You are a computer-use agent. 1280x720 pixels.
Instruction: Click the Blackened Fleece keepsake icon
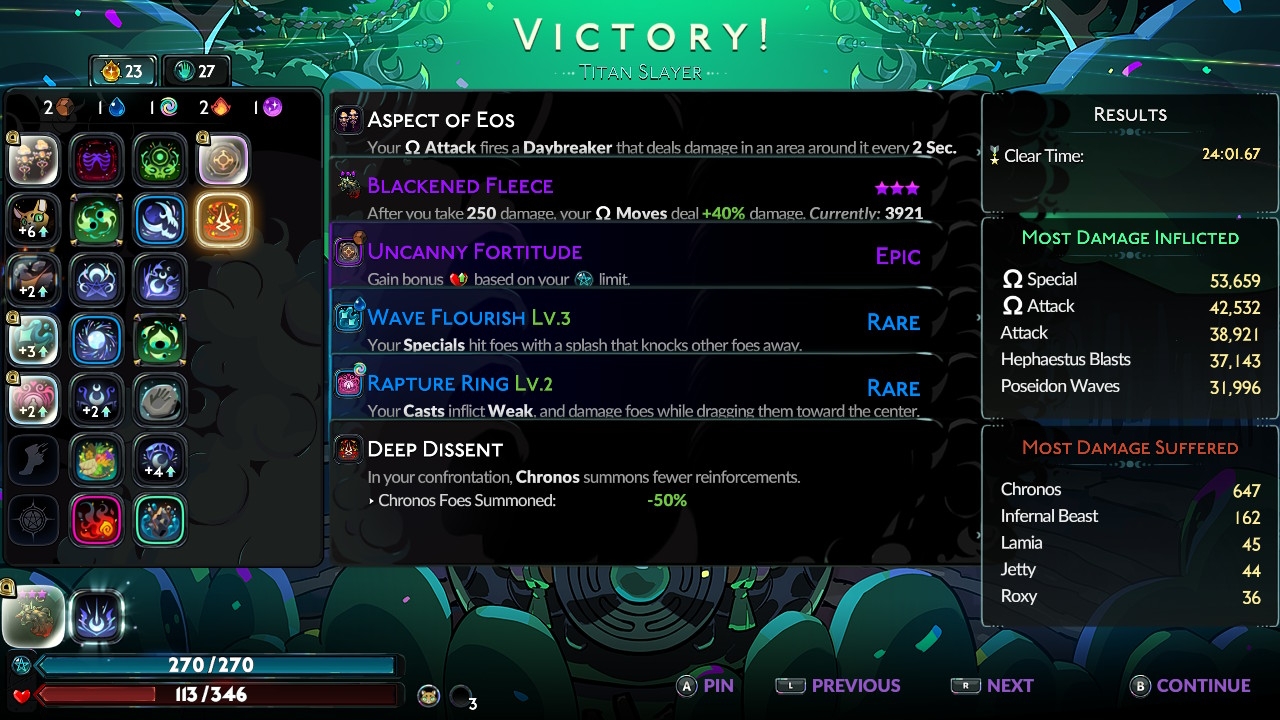tap(34, 616)
